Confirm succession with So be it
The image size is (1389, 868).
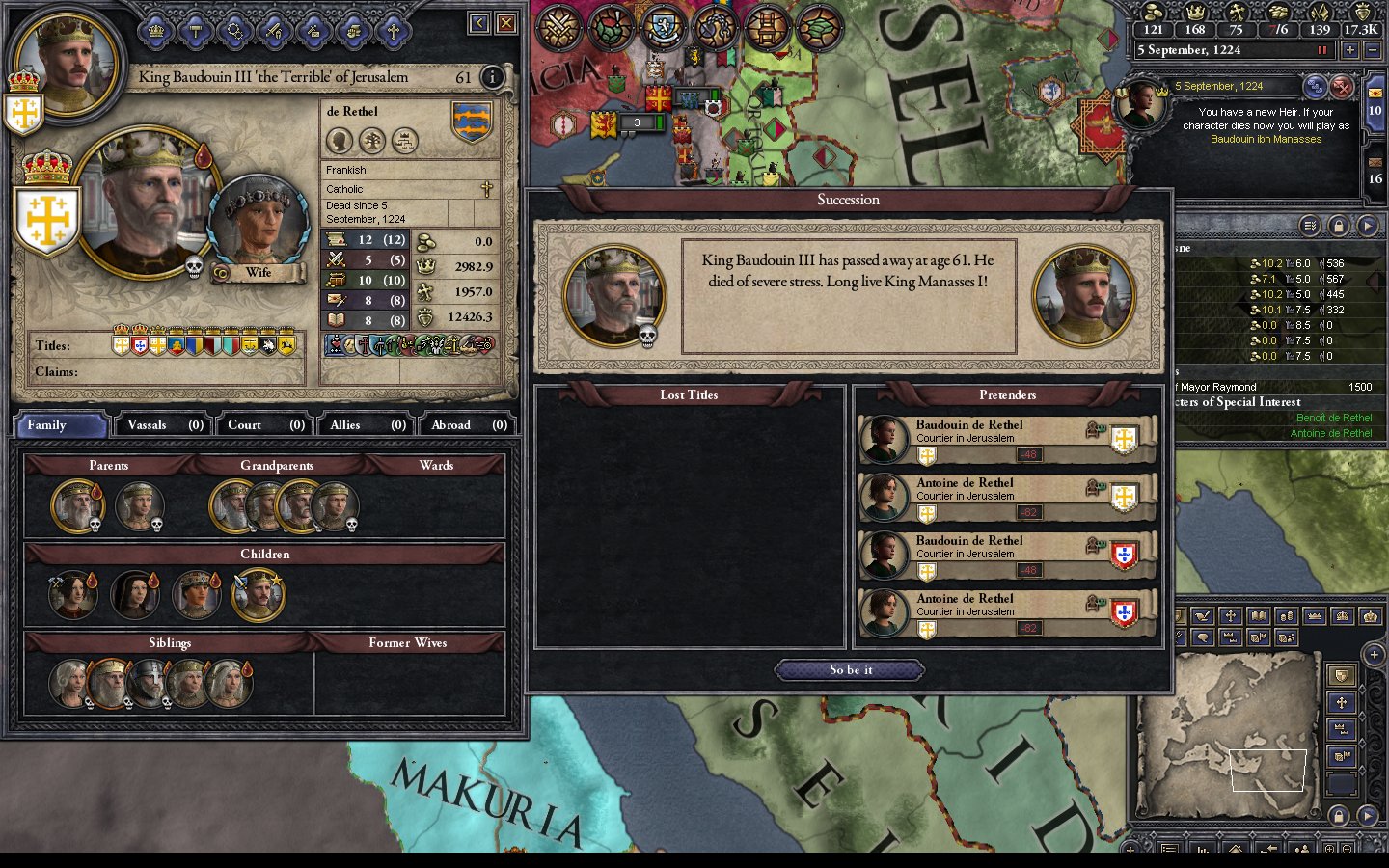[850, 669]
